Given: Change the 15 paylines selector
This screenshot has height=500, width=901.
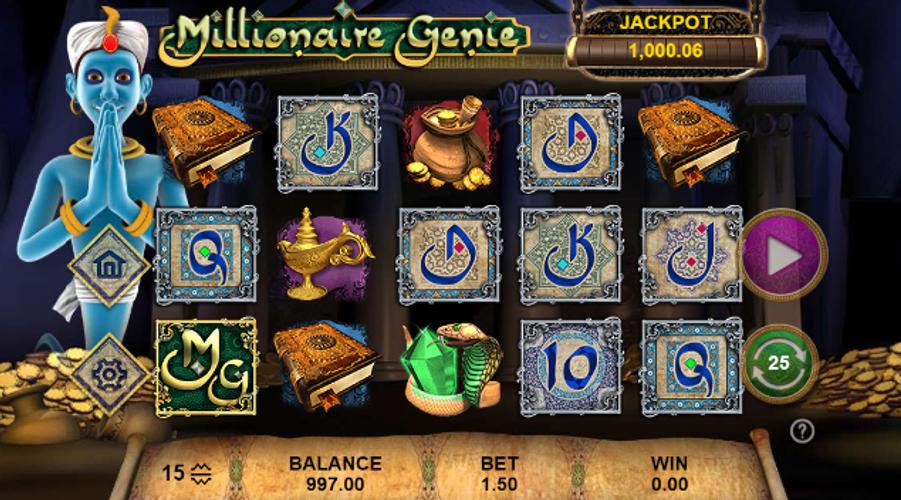Looking at the screenshot, I should [187, 472].
